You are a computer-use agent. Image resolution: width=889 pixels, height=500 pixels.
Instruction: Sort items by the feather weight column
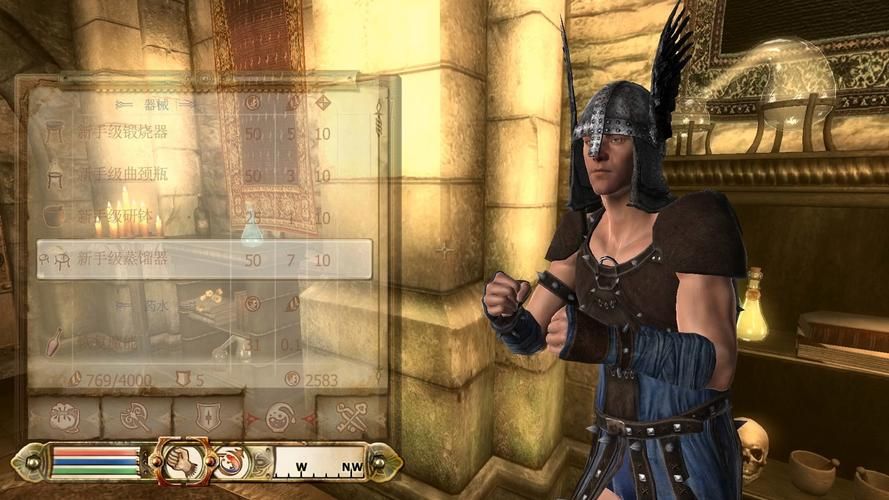(291, 103)
